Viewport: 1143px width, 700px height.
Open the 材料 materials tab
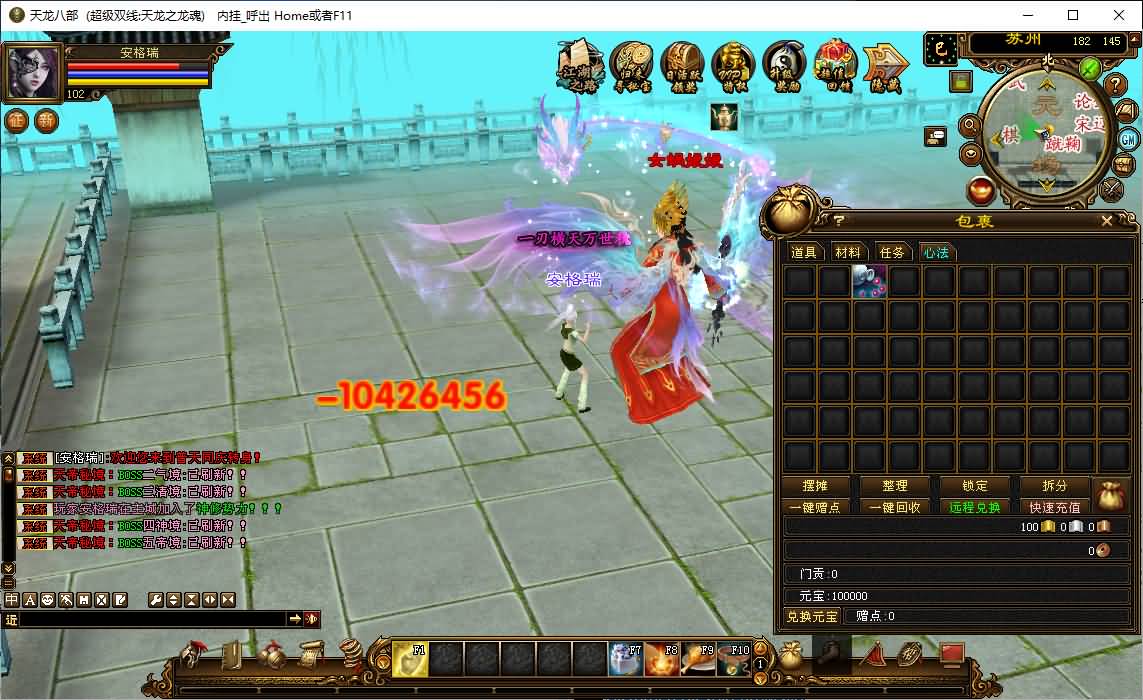(848, 252)
